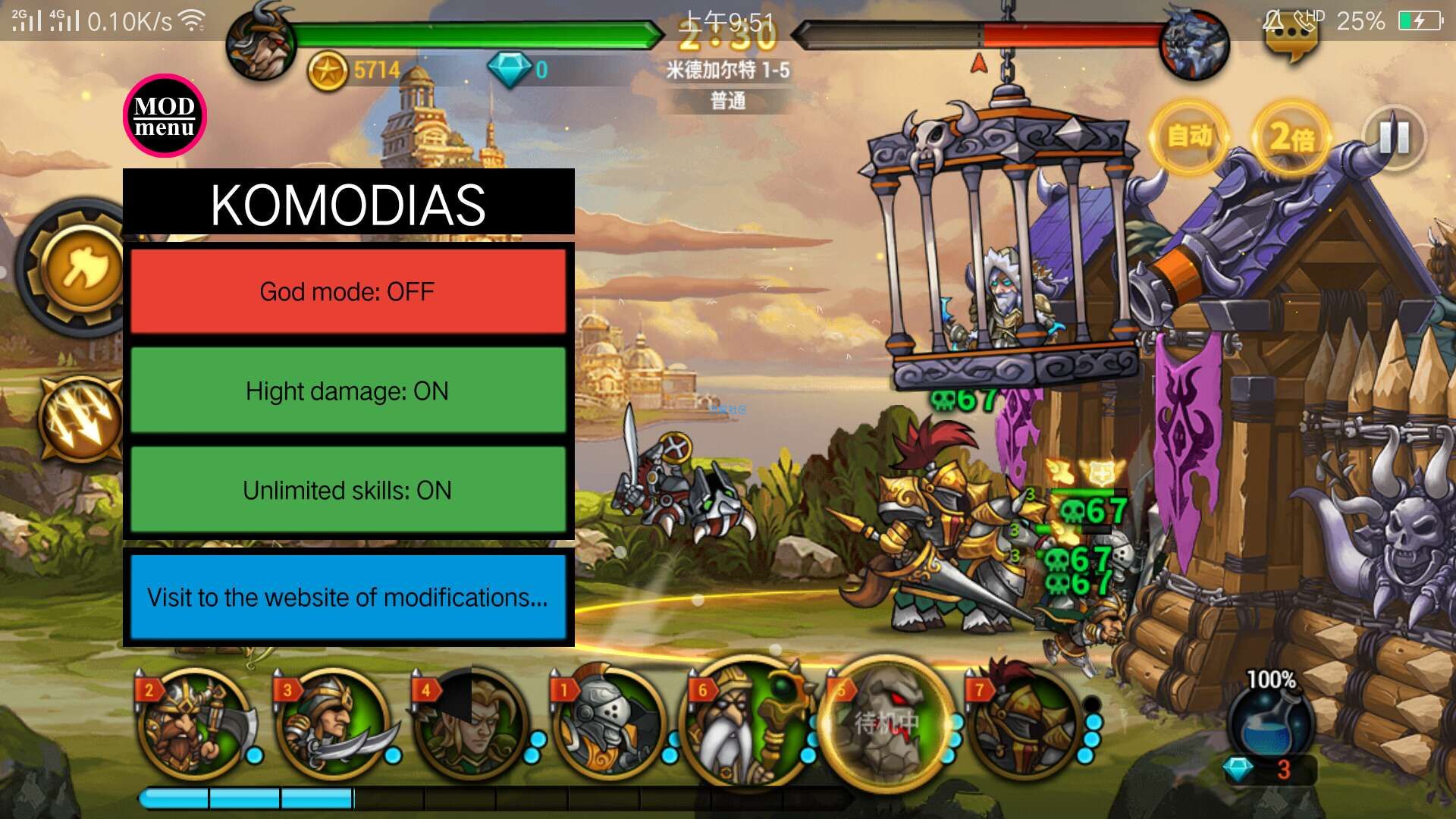The height and width of the screenshot is (819, 1456).
Task: Choose the red-plumed dark knight portrait
Action: [x=1025, y=724]
